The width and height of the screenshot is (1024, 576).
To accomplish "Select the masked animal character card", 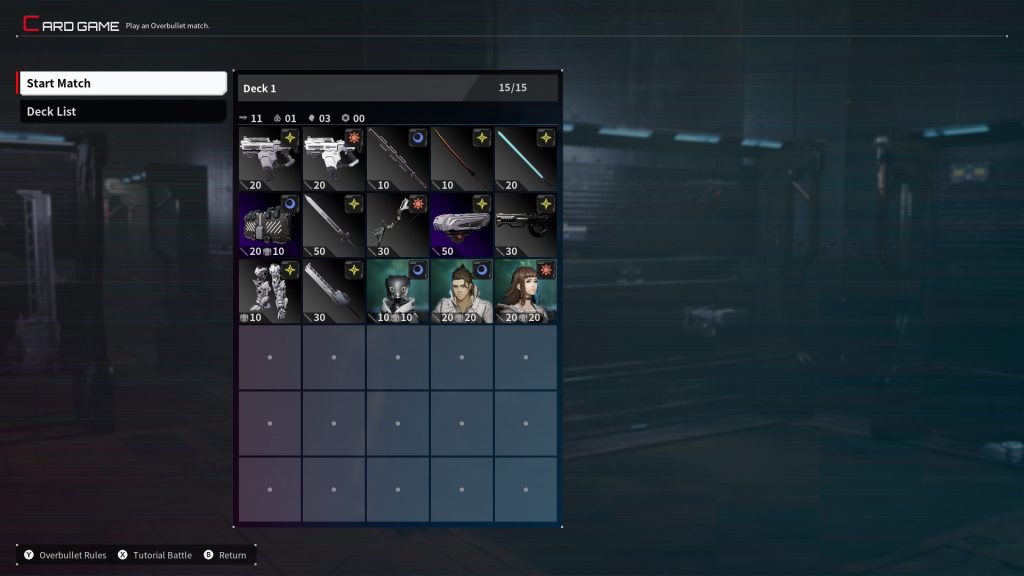I will 398,291.
